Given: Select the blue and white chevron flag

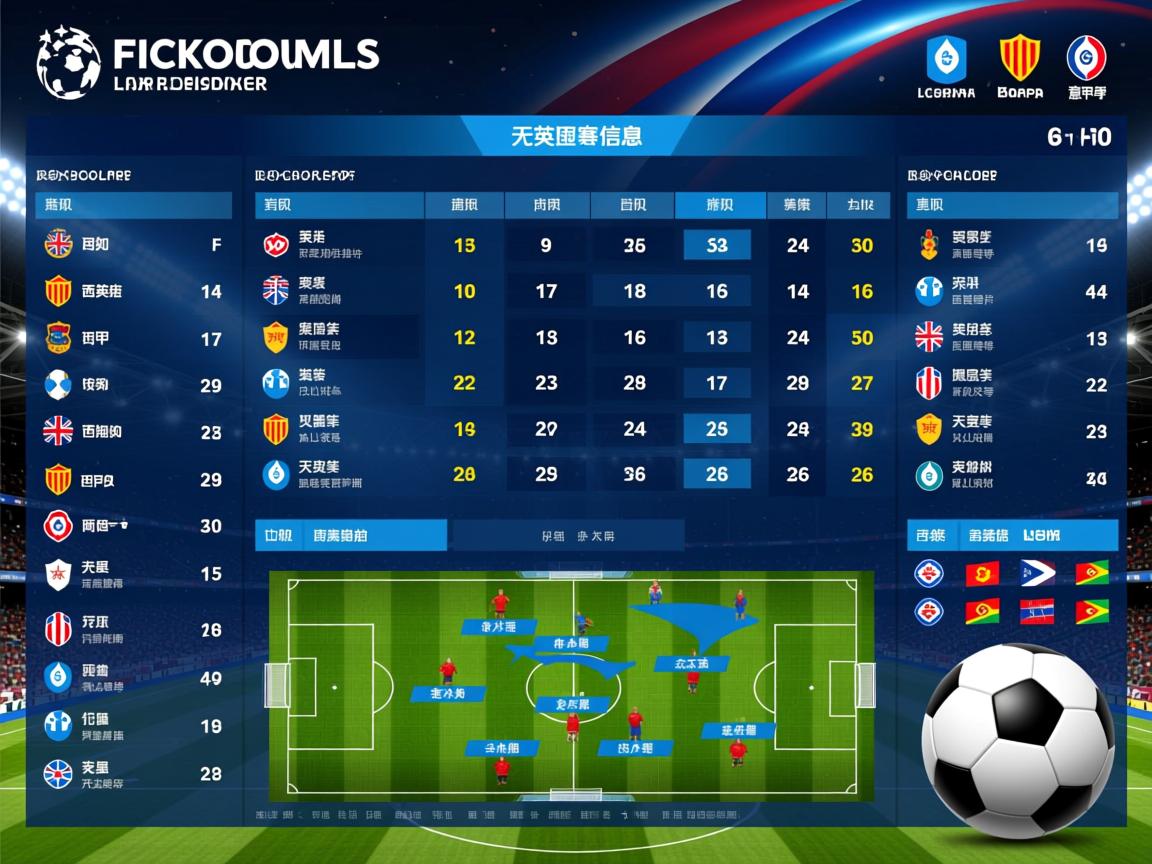Looking at the screenshot, I should (x=1037, y=573).
